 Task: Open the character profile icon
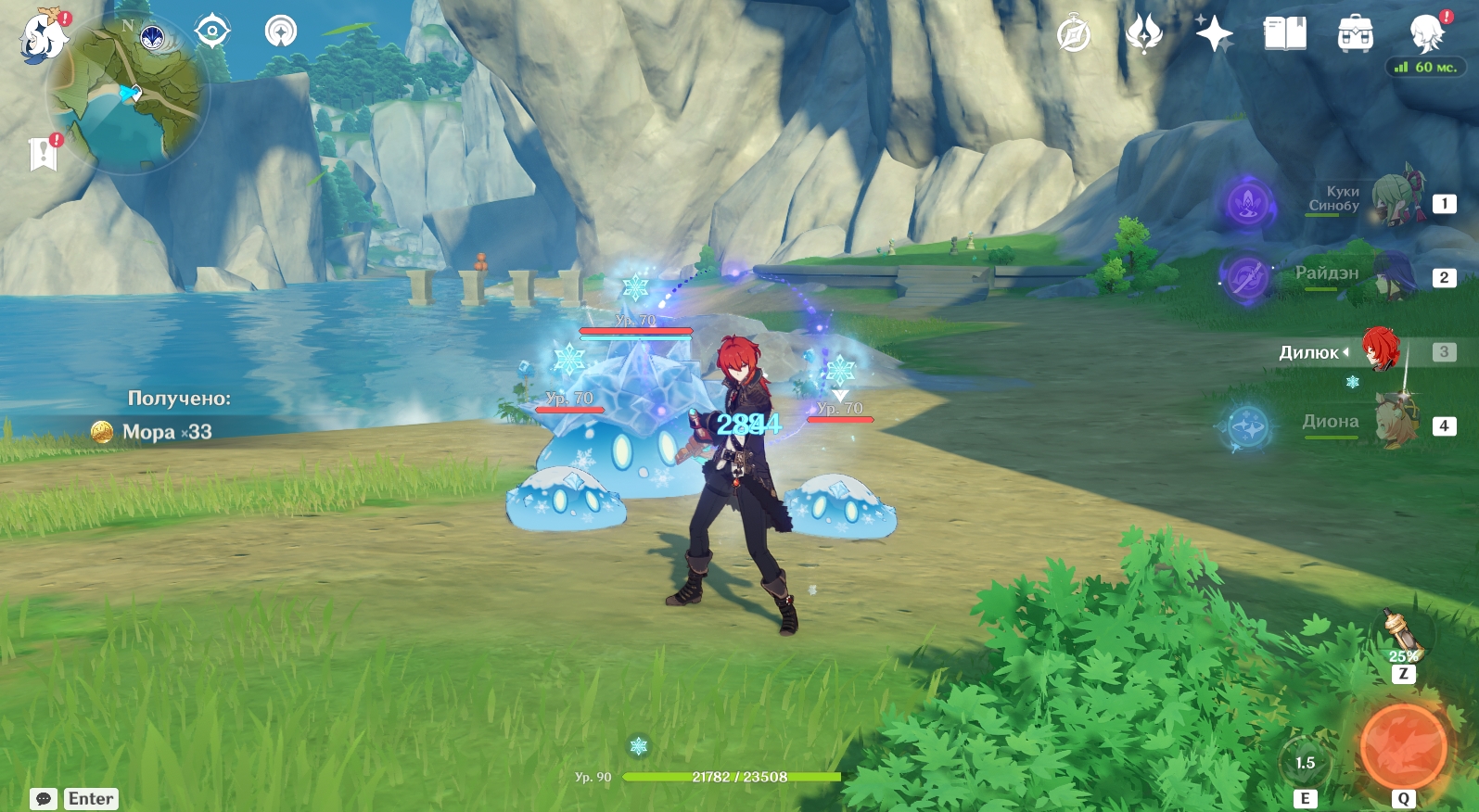coord(1426,35)
